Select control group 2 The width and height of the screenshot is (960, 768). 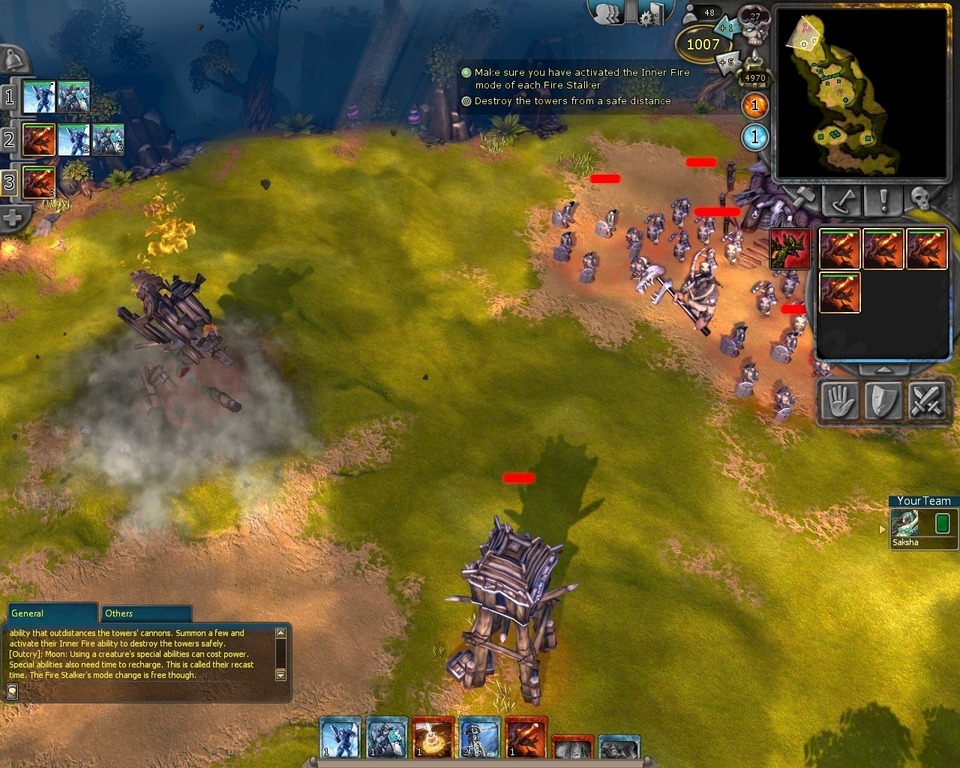9,140
